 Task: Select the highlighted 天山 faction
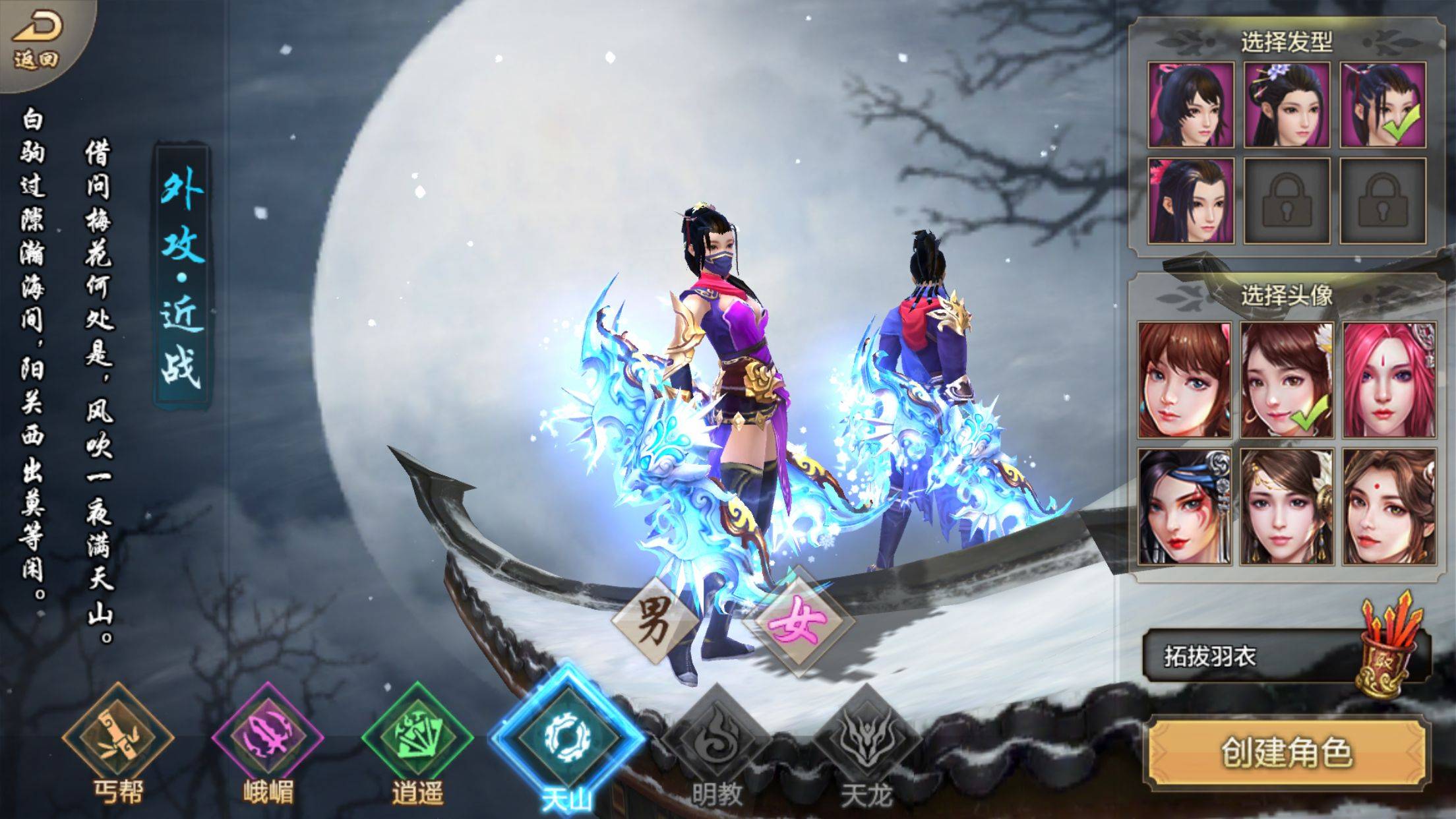point(566,739)
